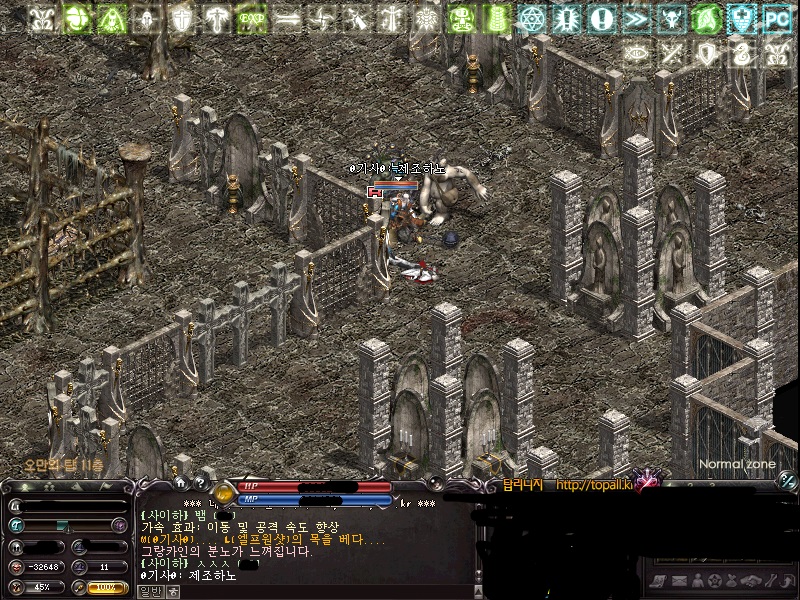Click the EXP bonus buff icon
The image size is (800, 600).
252,18
